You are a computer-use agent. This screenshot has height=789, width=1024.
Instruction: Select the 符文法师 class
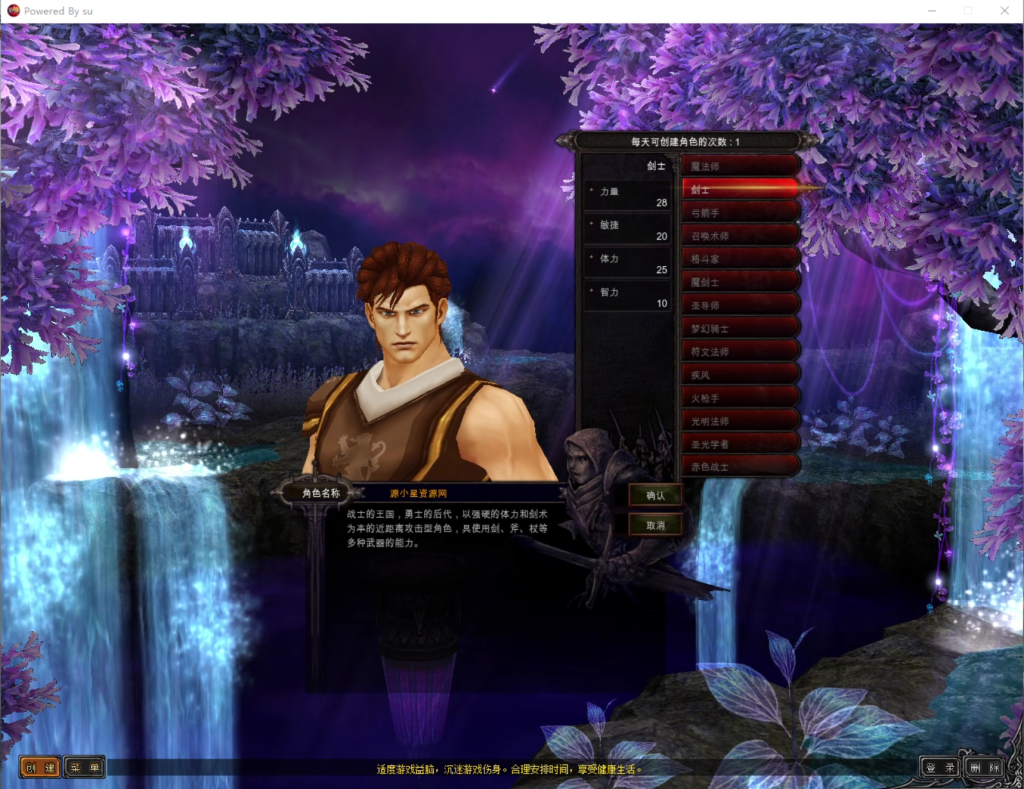point(740,351)
